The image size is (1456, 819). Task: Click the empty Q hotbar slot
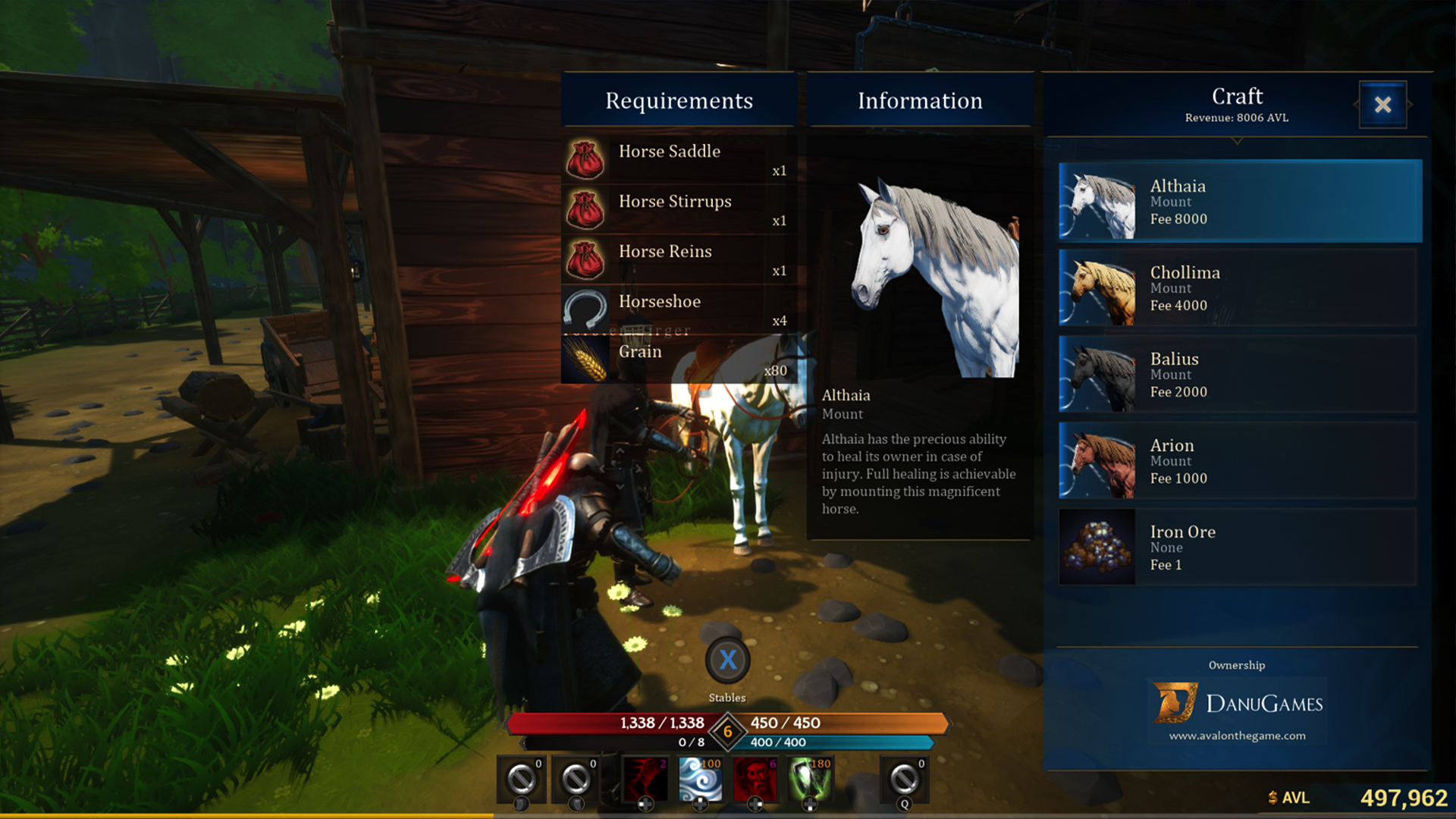coord(903,779)
